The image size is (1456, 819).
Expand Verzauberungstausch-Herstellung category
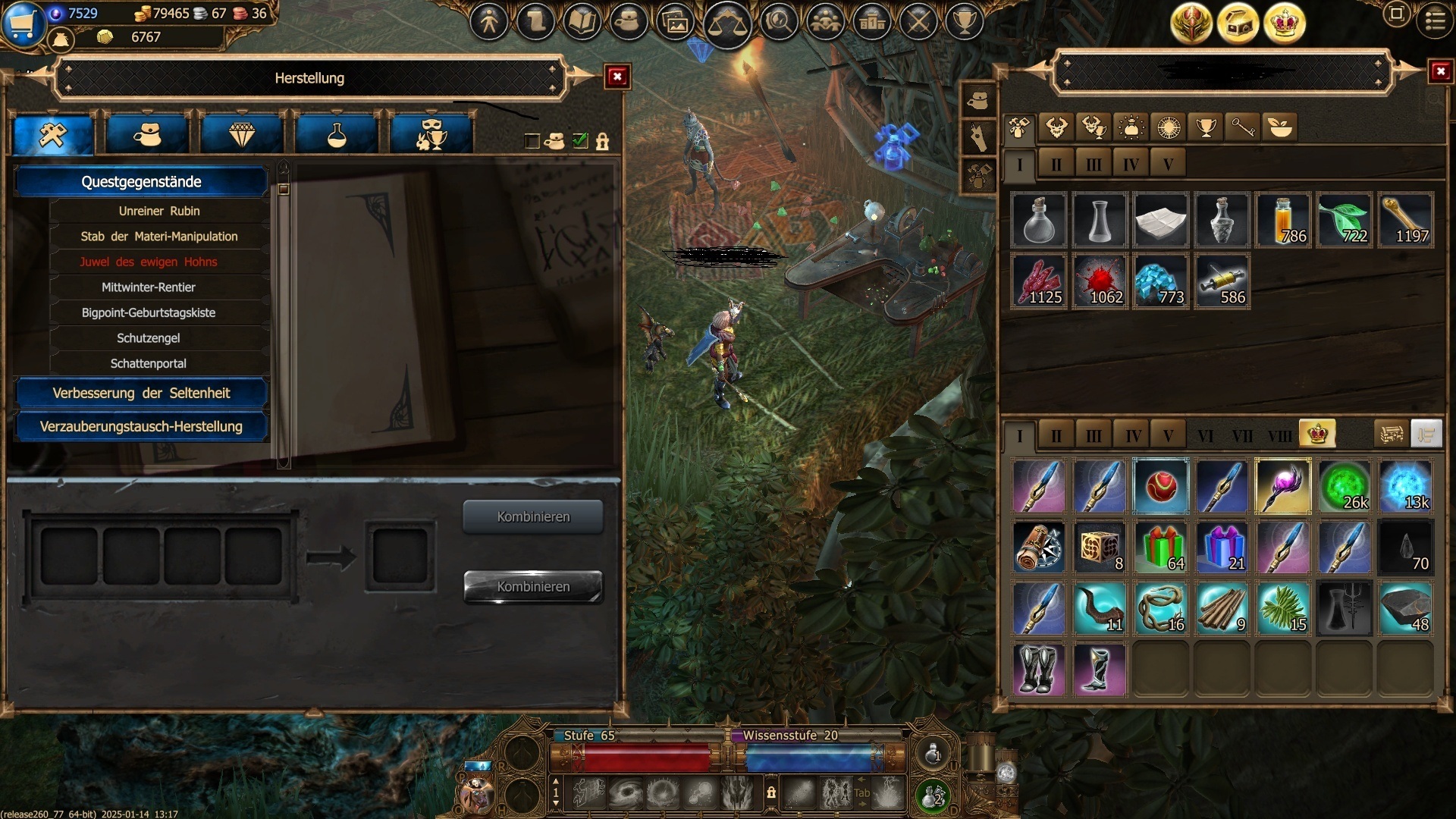point(141,426)
